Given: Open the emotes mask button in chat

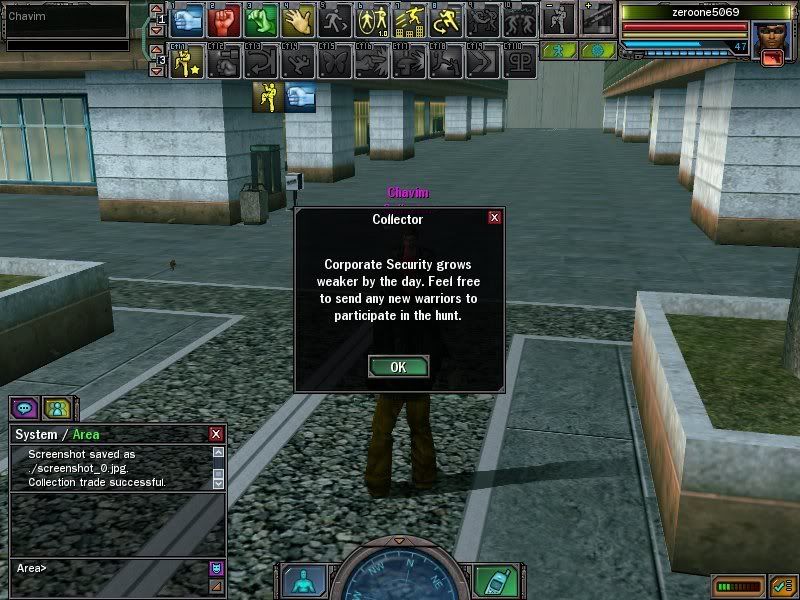Looking at the screenshot, I should pyautogui.click(x=215, y=568).
